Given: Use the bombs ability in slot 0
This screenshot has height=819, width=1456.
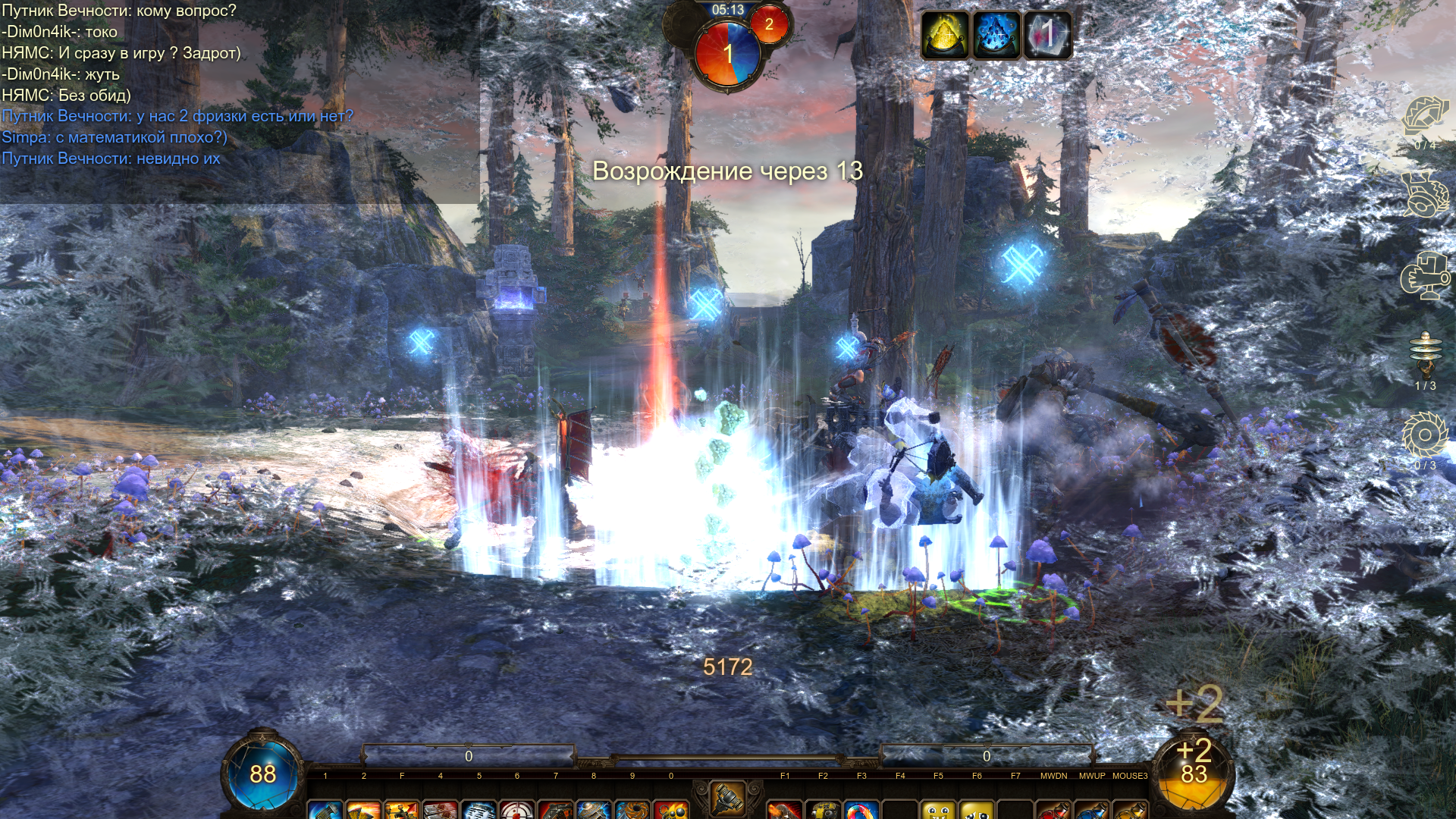Looking at the screenshot, I should pyautogui.click(x=671, y=810).
